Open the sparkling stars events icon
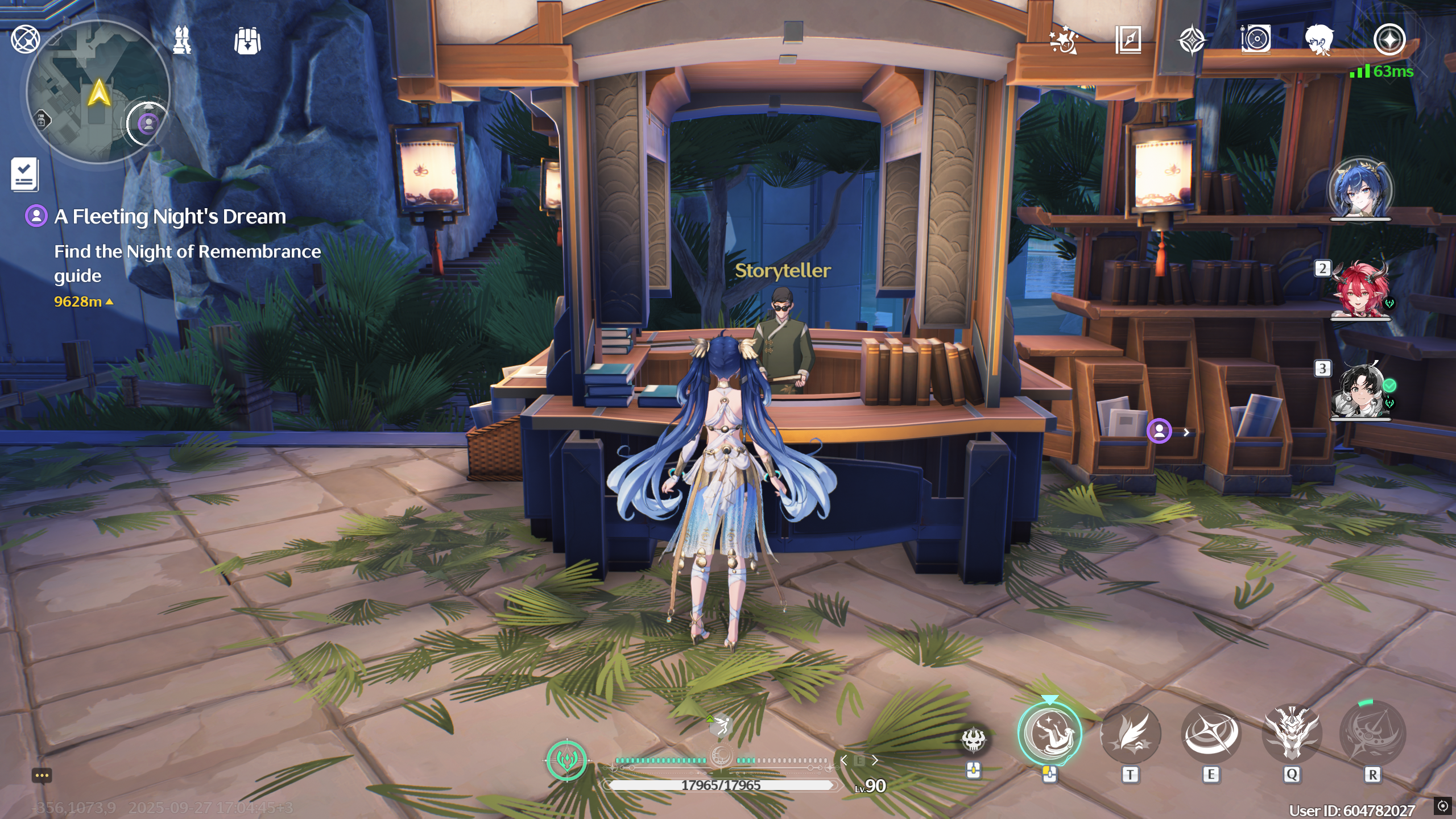This screenshot has width=1456, height=819. 1063,40
